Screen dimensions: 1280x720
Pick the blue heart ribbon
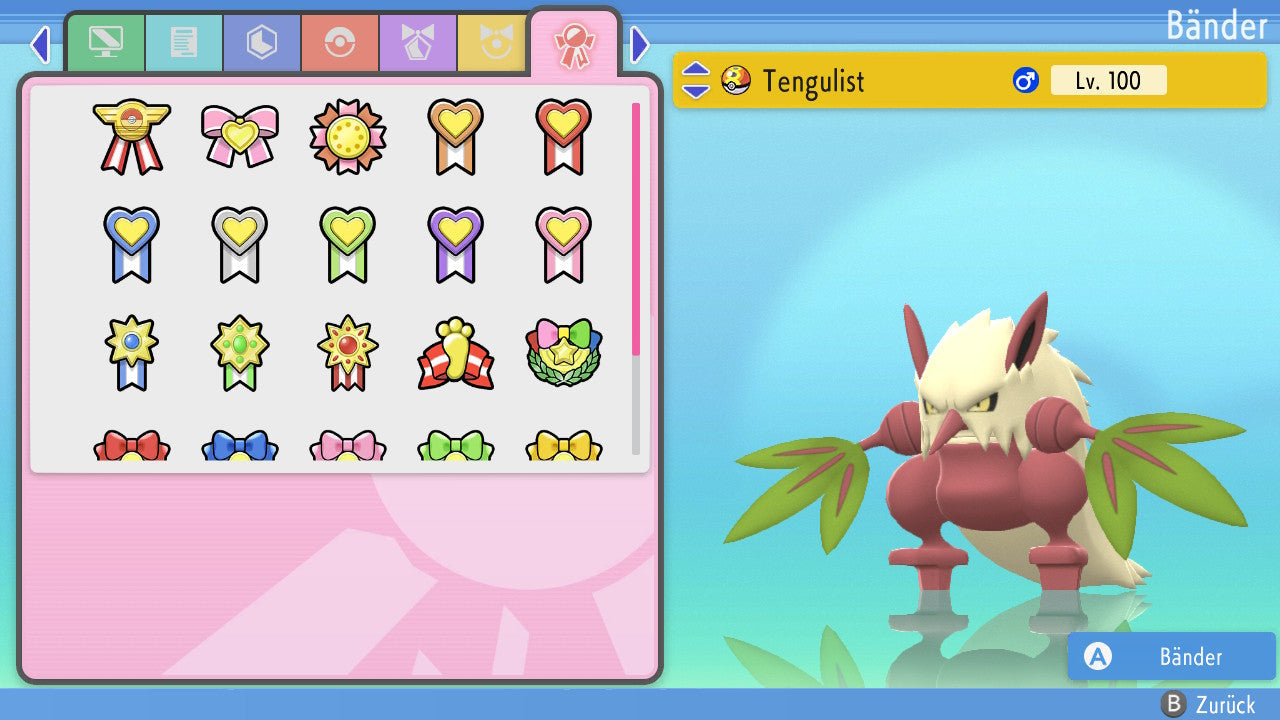coord(132,244)
